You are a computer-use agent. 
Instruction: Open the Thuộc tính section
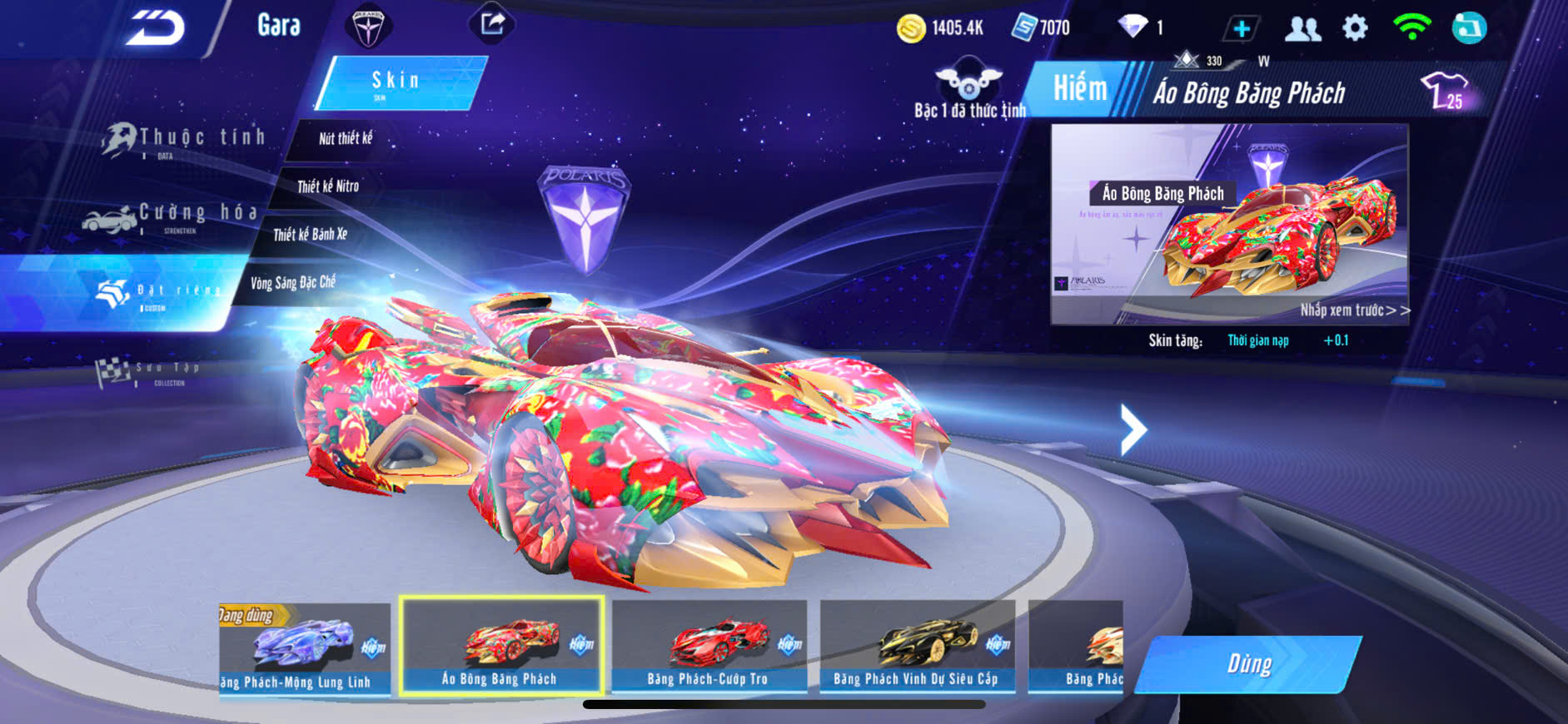click(x=185, y=140)
